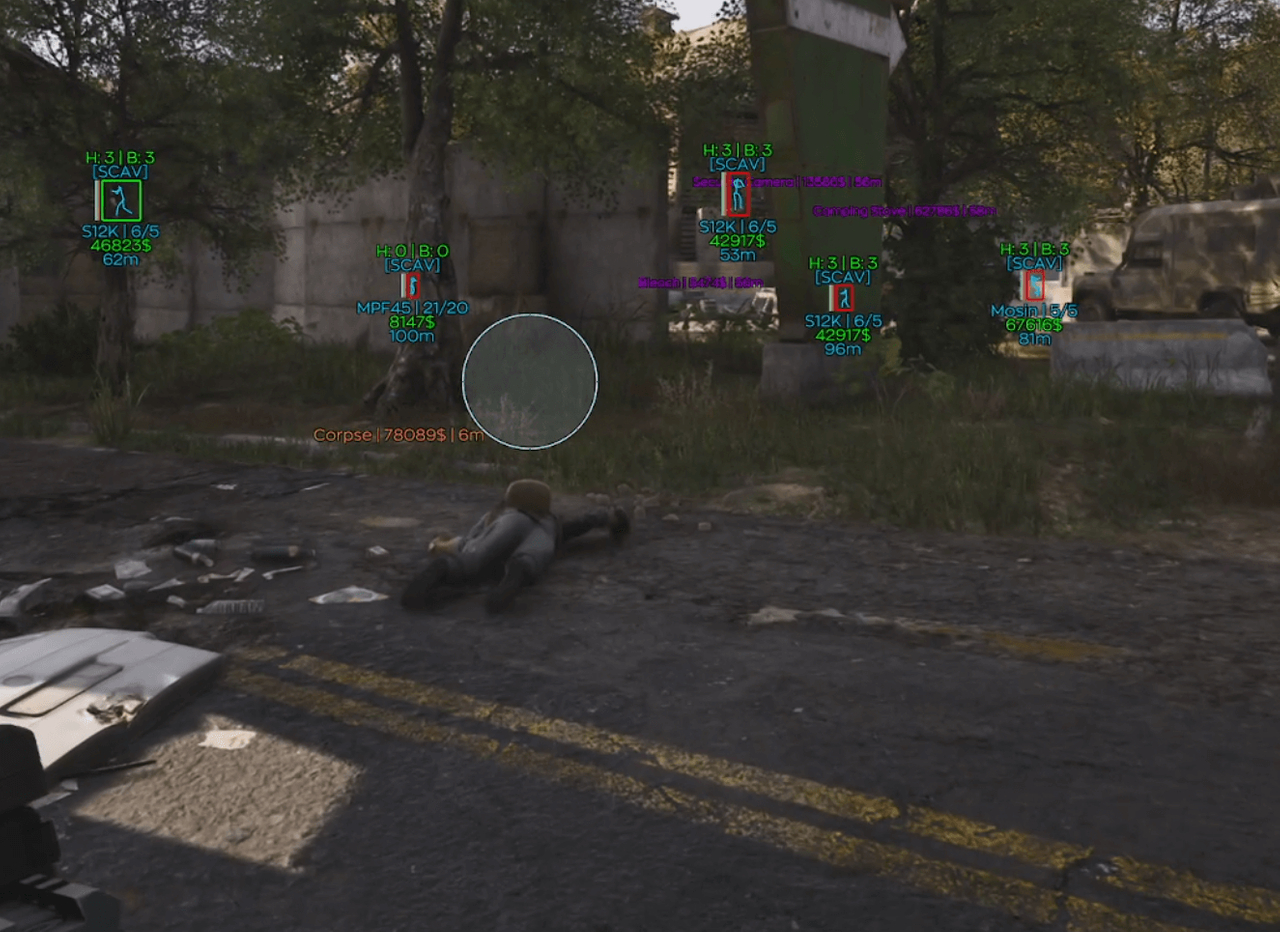Click the large circular aim reticle
Image resolution: width=1280 pixels, height=932 pixels.
click(x=530, y=383)
